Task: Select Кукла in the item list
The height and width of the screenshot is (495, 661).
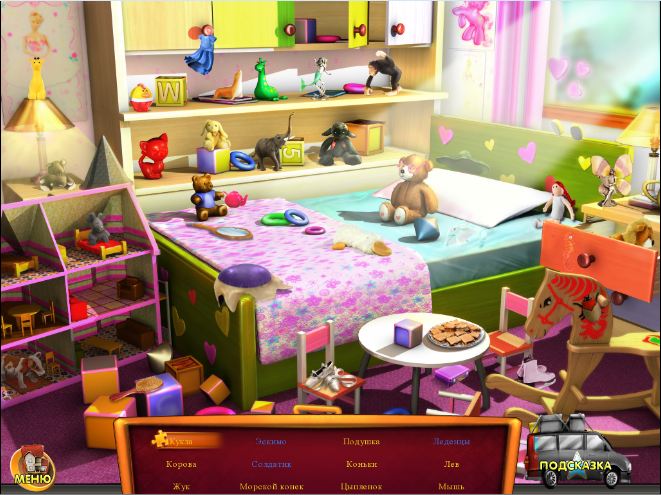Action: point(181,440)
